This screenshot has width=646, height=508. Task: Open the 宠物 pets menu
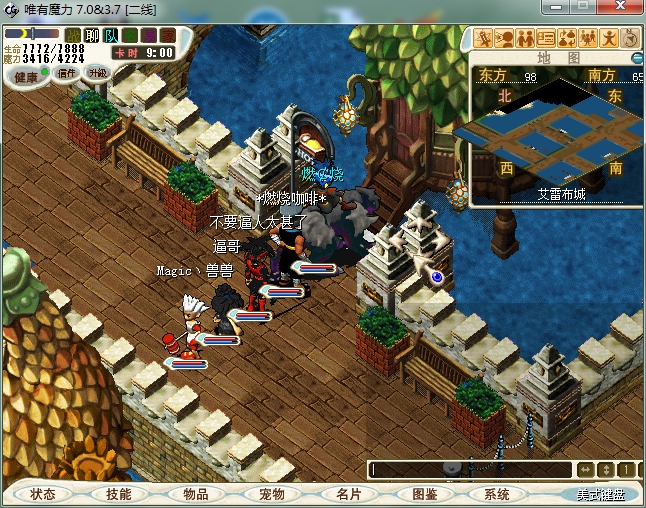pos(272,494)
